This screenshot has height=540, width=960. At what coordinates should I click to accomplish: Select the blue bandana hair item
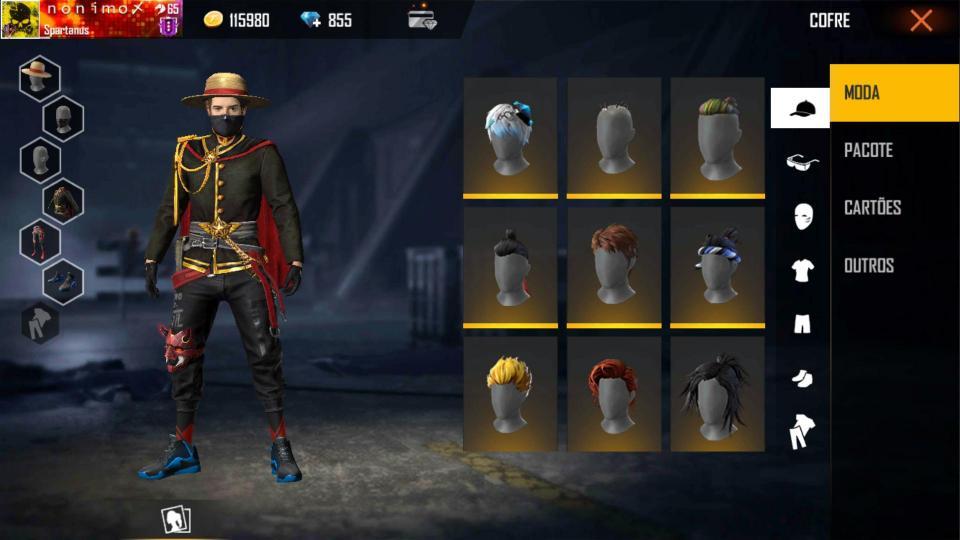tap(717, 266)
